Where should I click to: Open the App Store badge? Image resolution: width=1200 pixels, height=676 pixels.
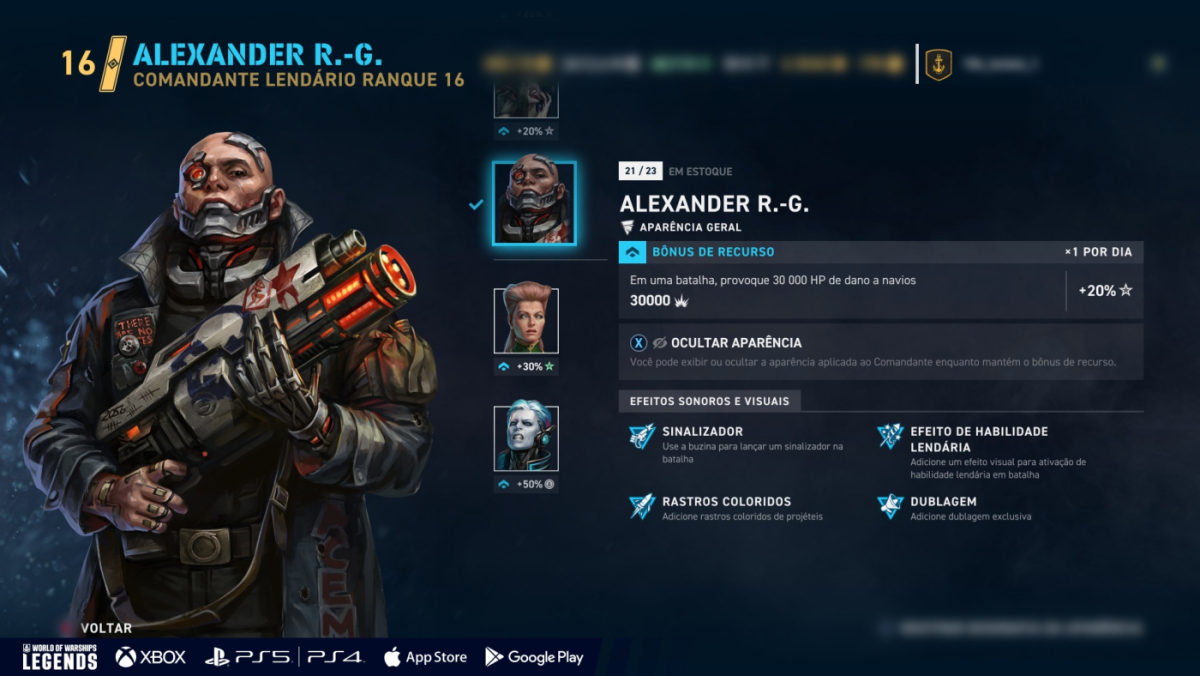425,657
